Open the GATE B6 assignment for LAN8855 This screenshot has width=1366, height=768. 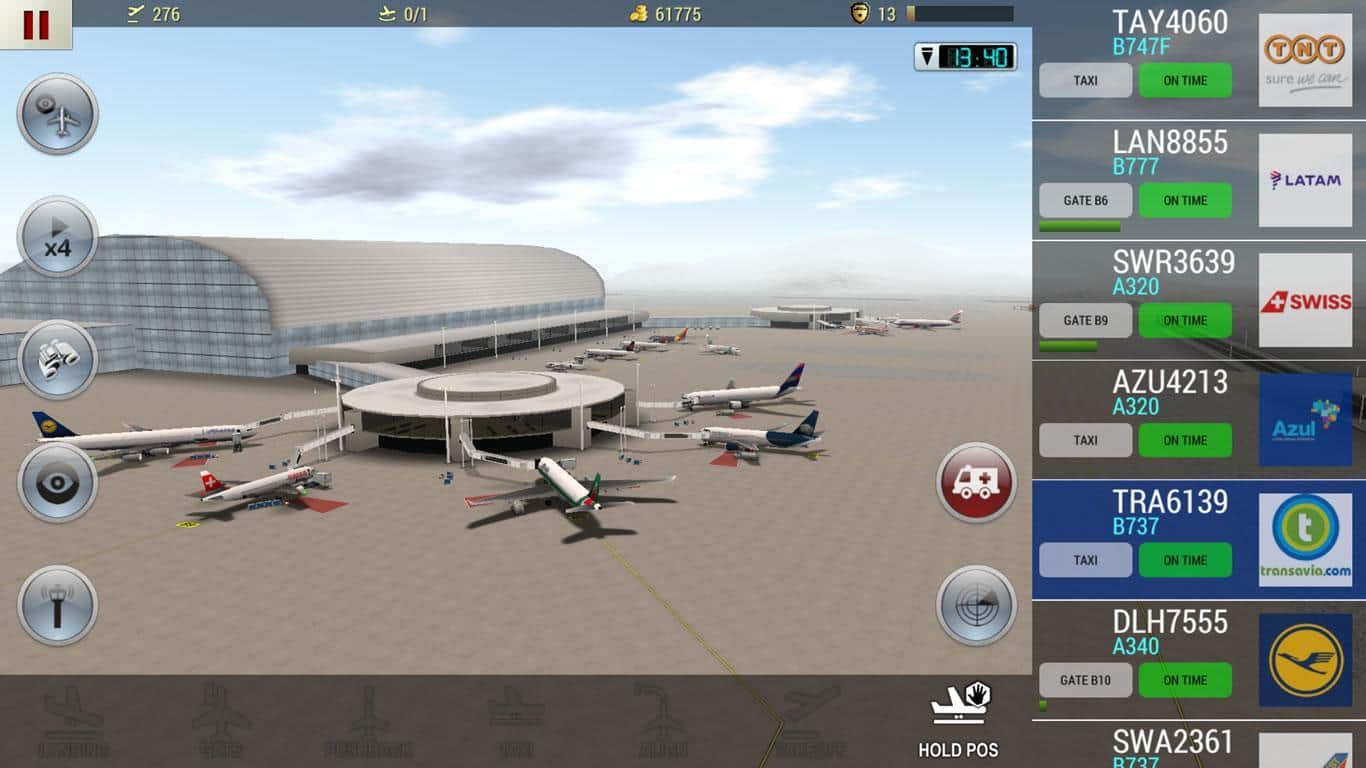click(x=1085, y=200)
